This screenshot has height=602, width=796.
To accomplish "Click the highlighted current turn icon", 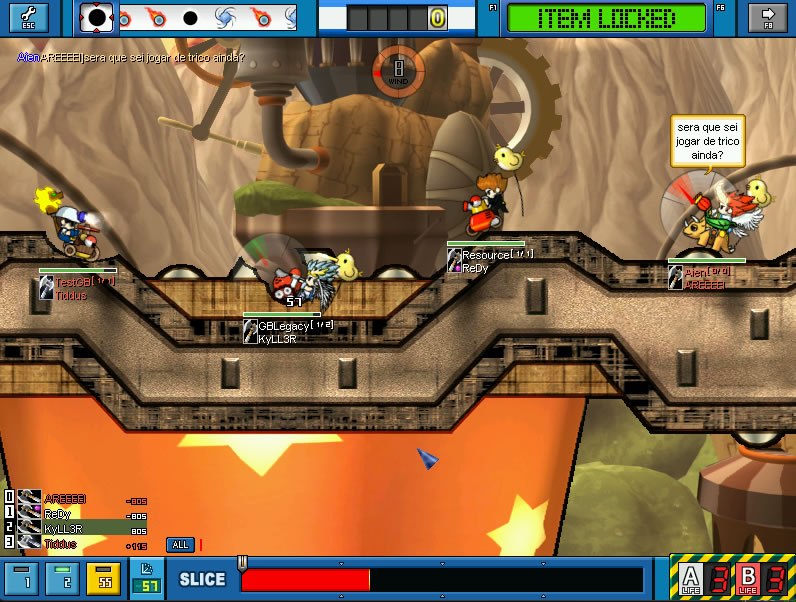I will pos(96,17).
